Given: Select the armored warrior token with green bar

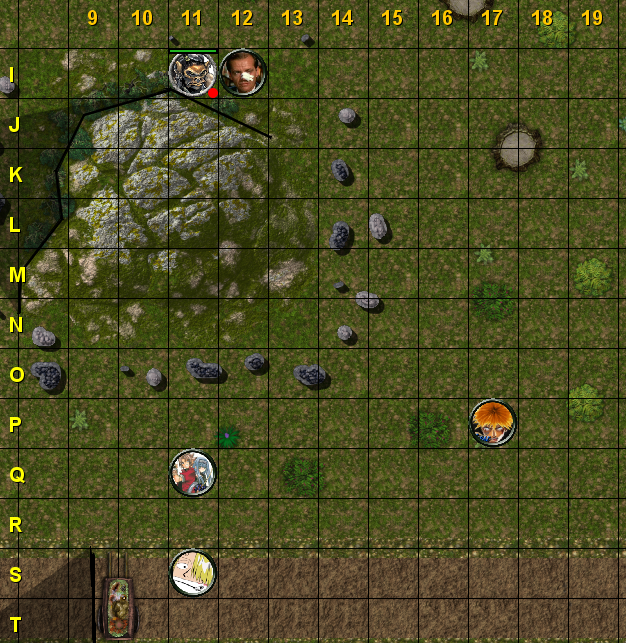Looking at the screenshot, I should tap(192, 73).
